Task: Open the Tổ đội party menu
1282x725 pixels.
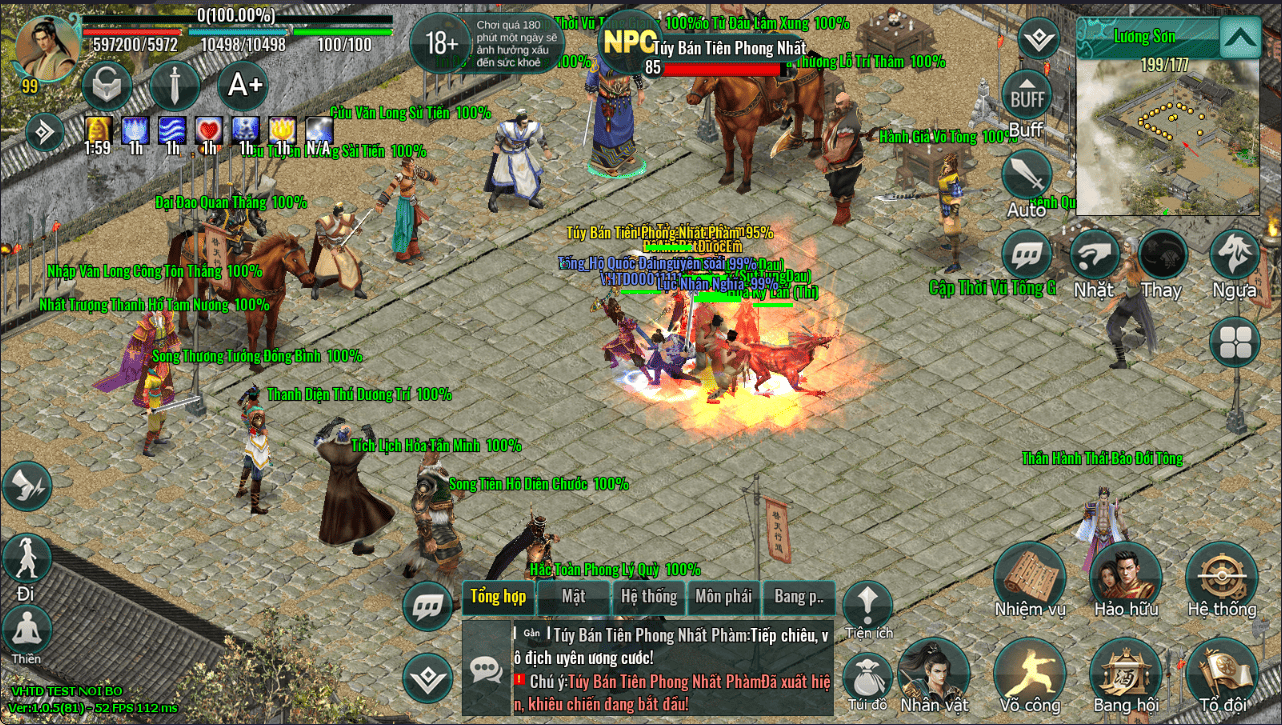Action: (x=1221, y=672)
